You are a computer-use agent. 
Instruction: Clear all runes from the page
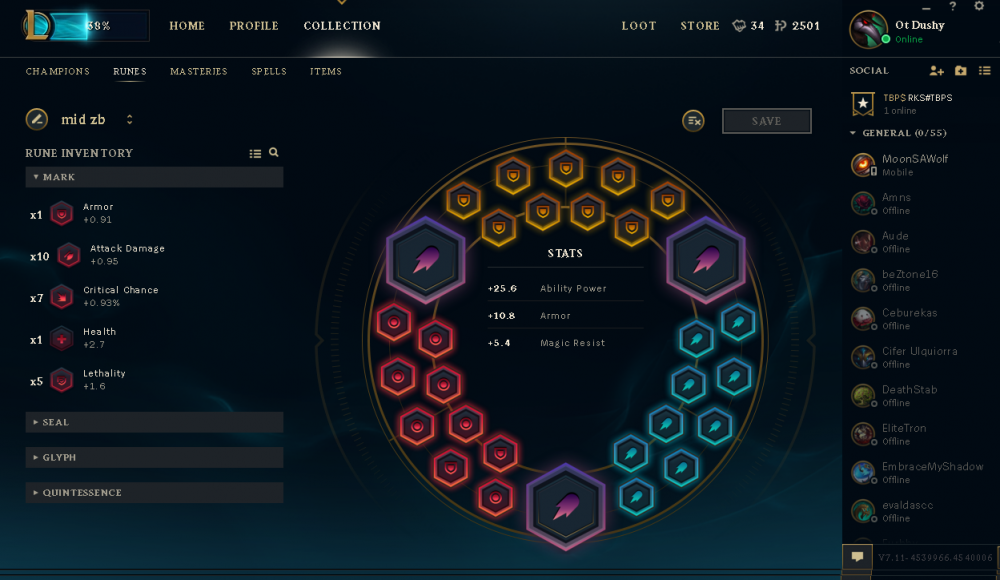(x=694, y=121)
